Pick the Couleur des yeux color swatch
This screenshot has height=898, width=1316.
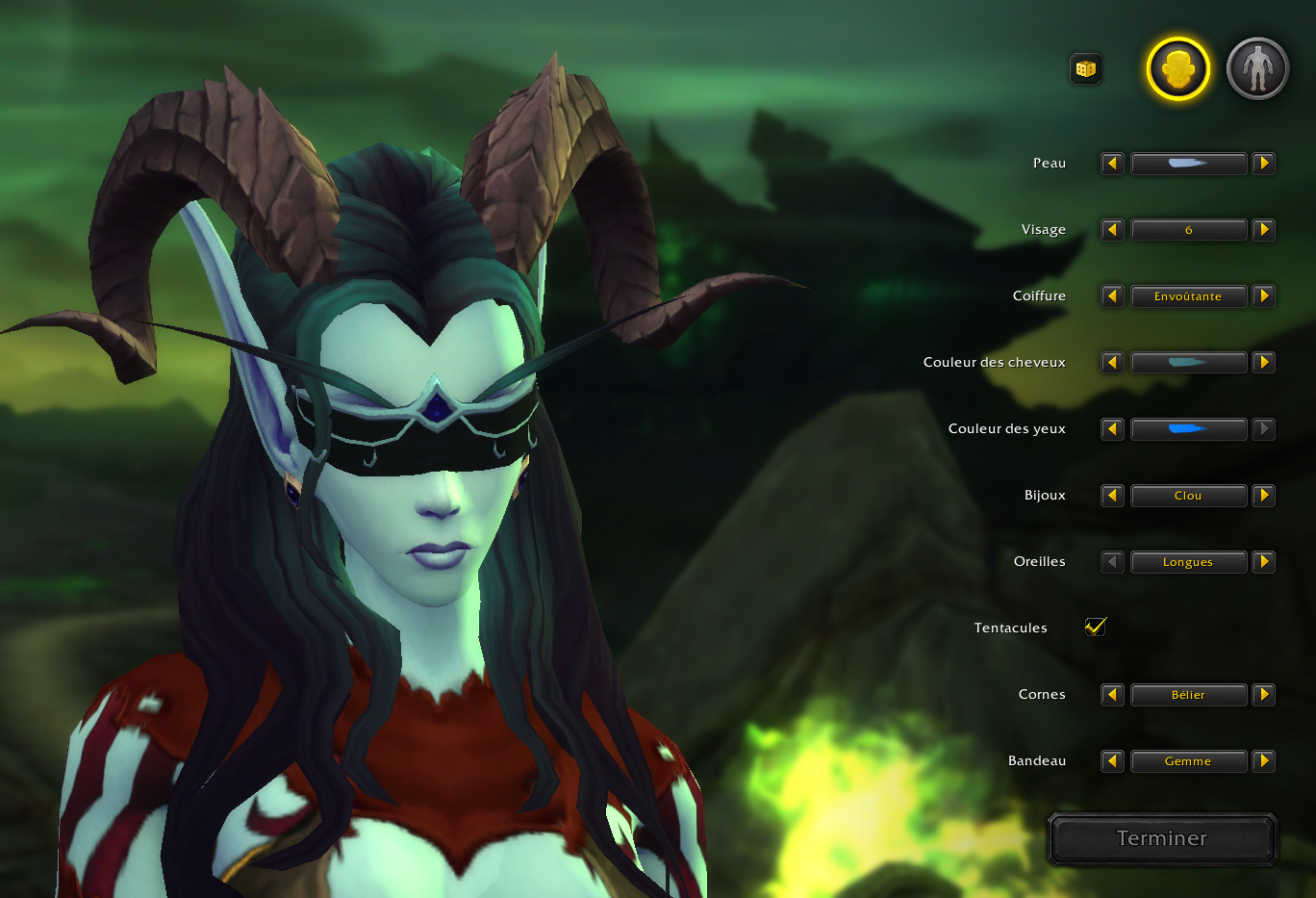point(1189,428)
